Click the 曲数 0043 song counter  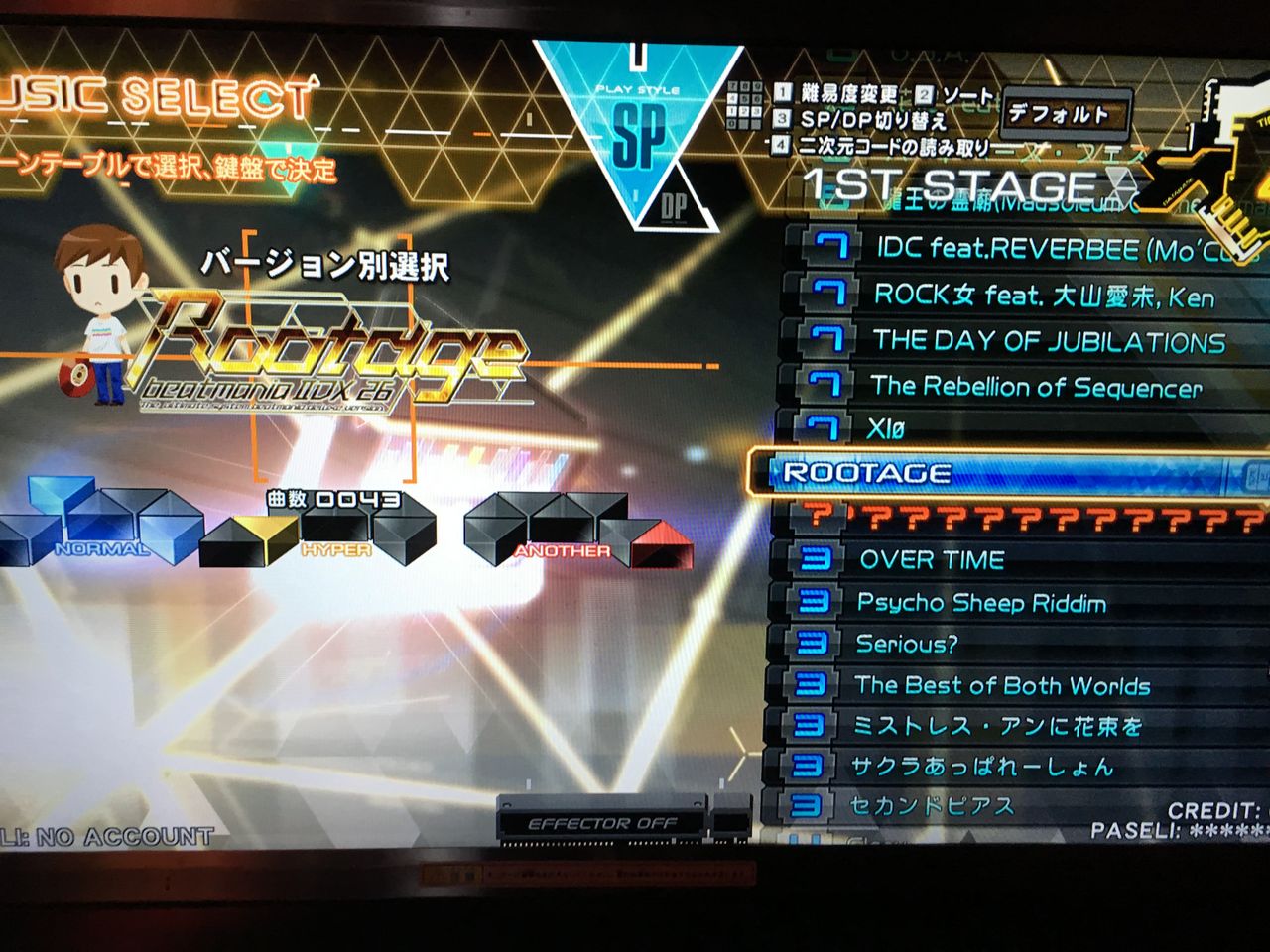tap(327, 499)
